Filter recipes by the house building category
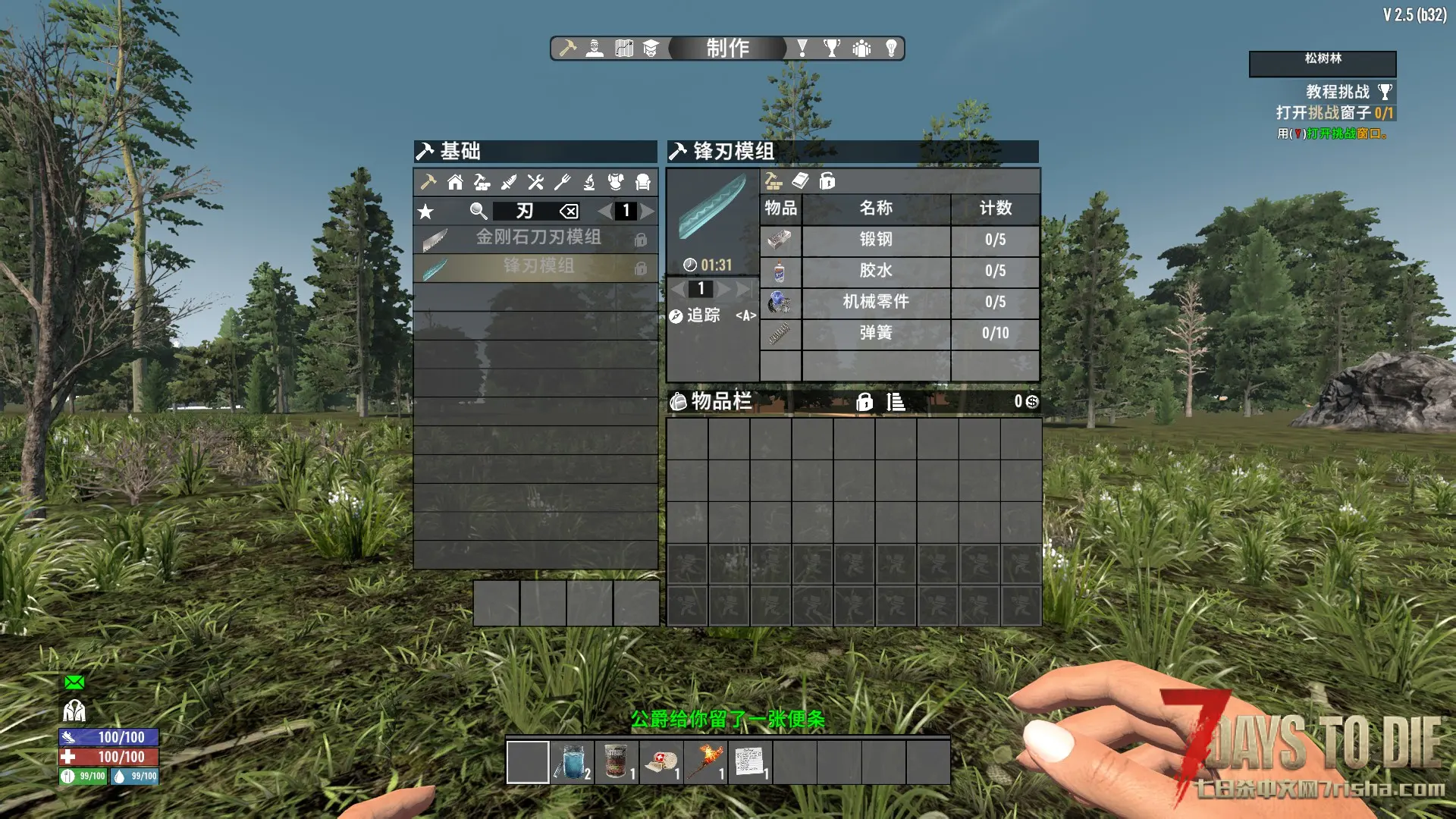 point(455,182)
